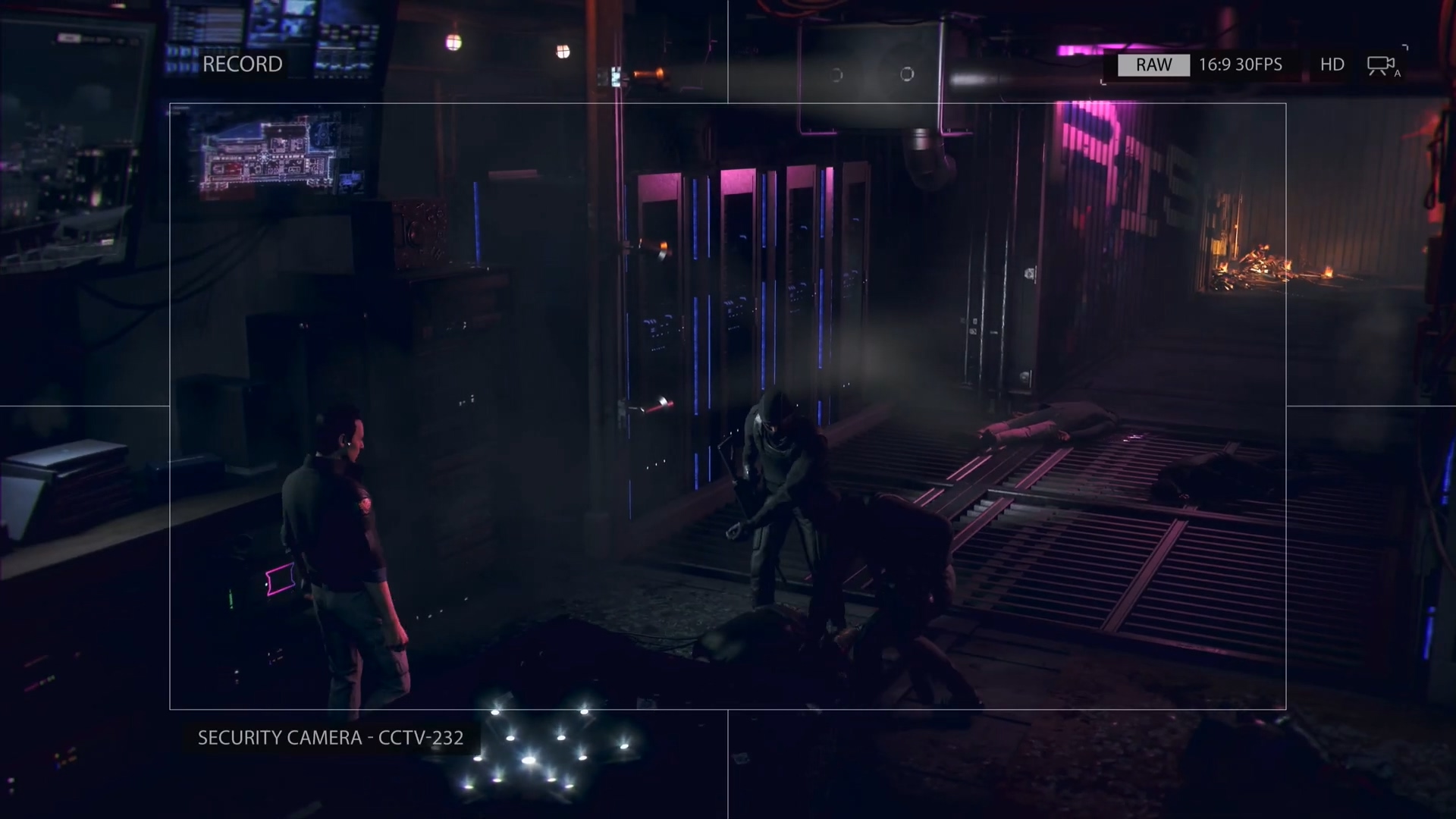Click the camera icon in the overlay

coord(1382,66)
